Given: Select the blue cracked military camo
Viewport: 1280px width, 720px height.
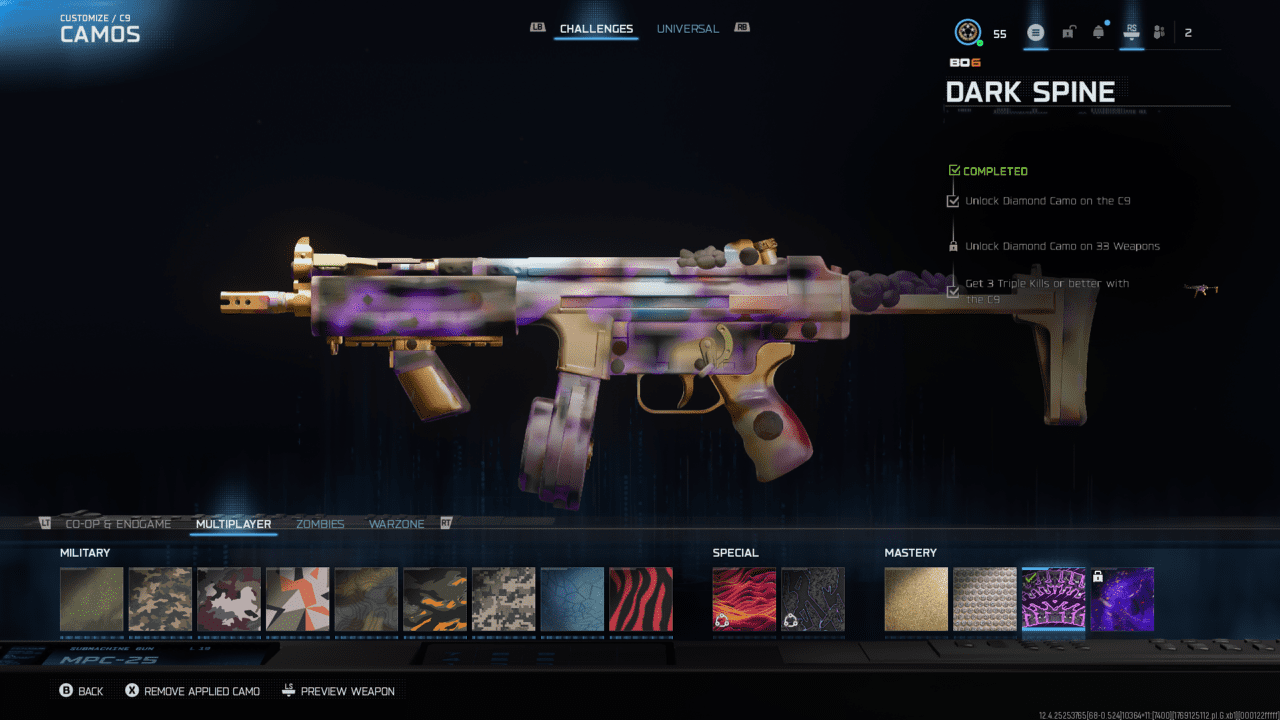Looking at the screenshot, I should tap(572, 599).
